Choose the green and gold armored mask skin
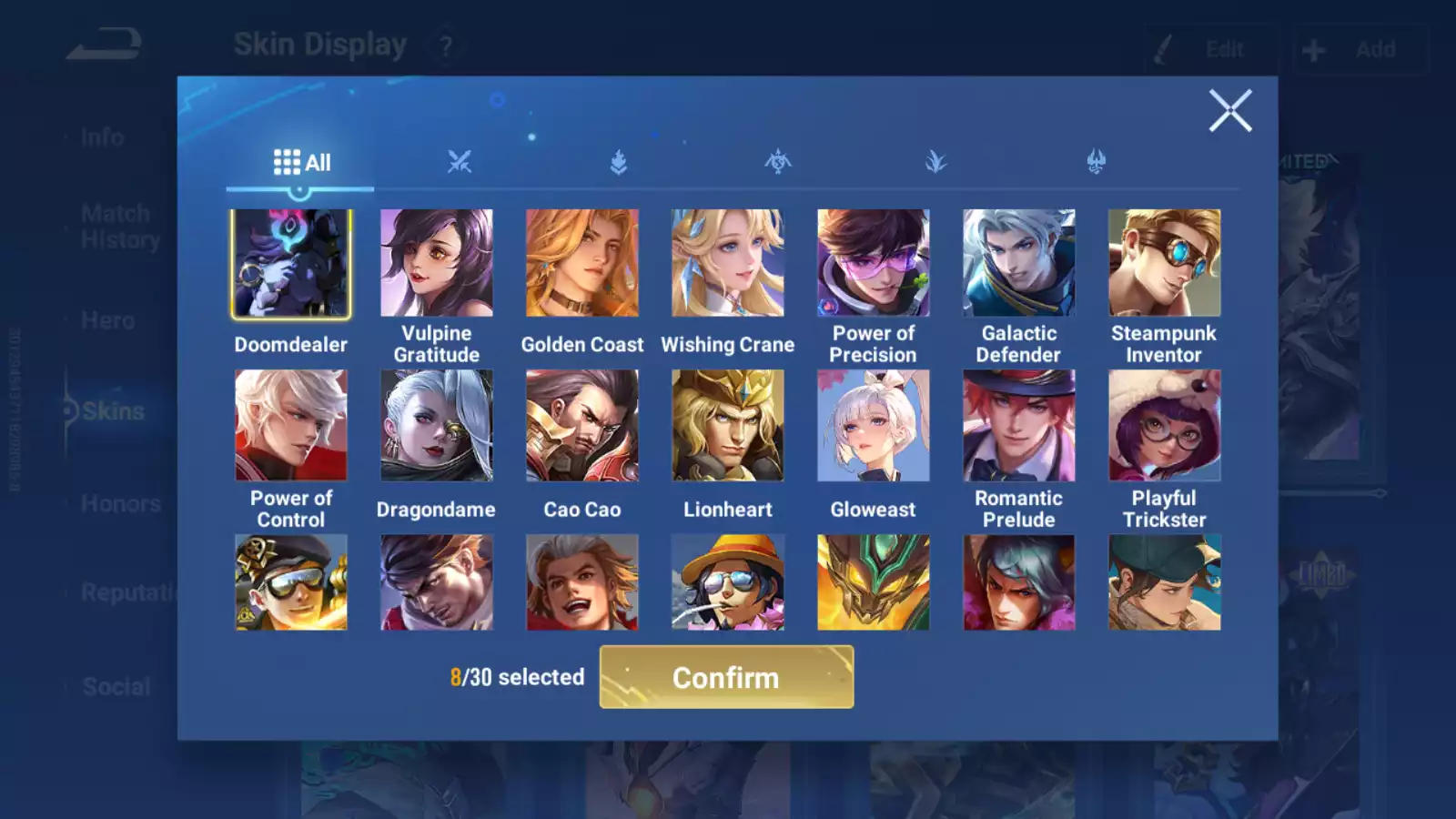This screenshot has width=1456, height=819. [874, 582]
